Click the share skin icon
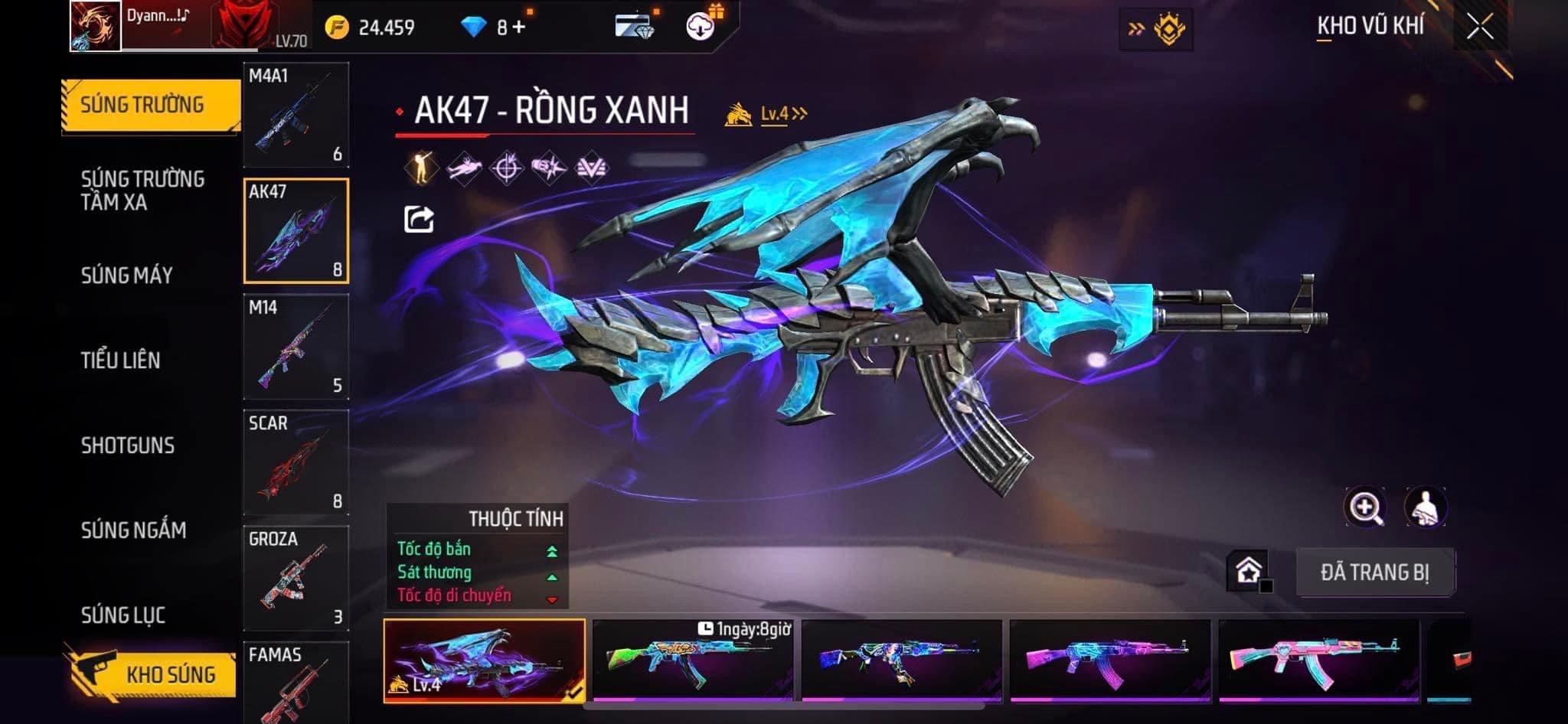 pos(419,219)
